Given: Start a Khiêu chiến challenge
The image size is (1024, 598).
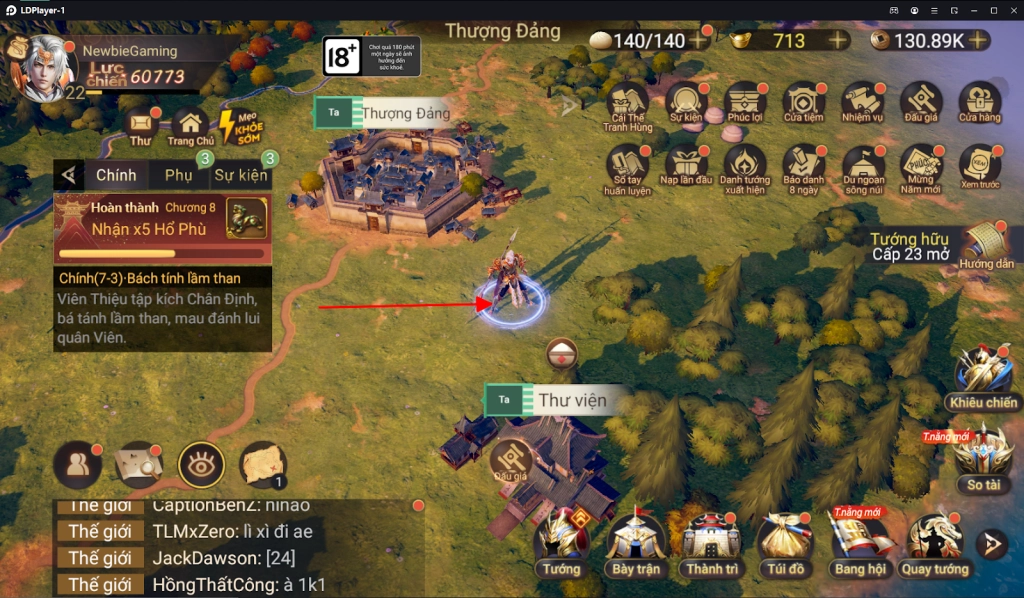Looking at the screenshot, I should pyautogui.click(x=983, y=375).
